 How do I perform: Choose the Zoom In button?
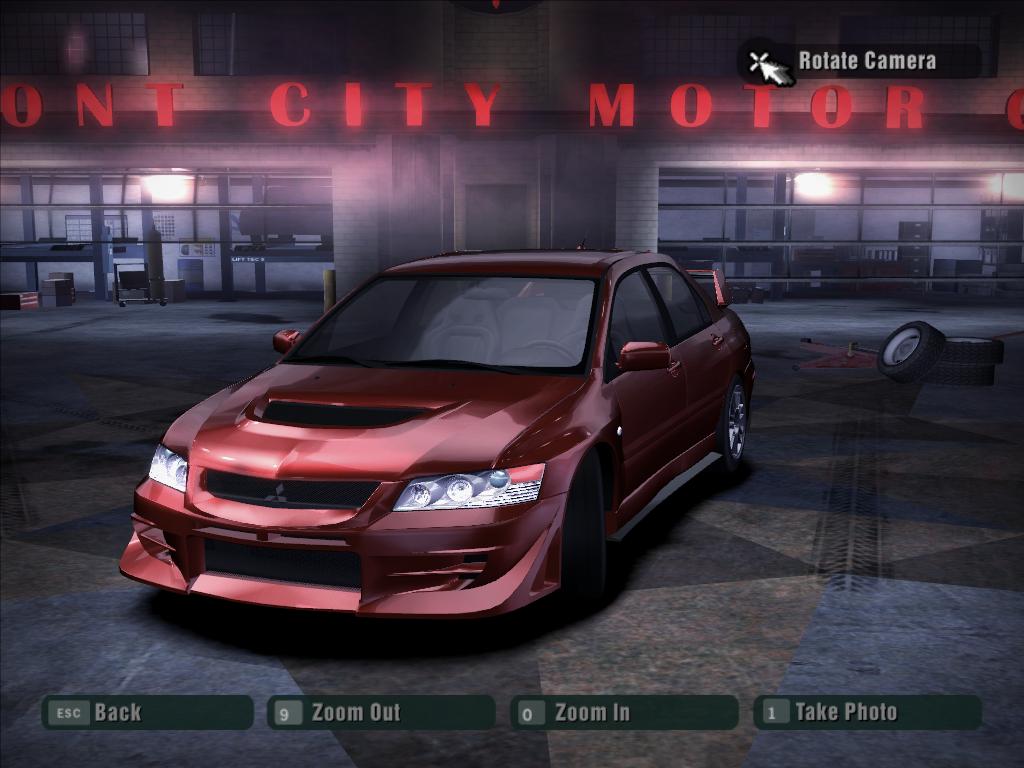(623, 713)
